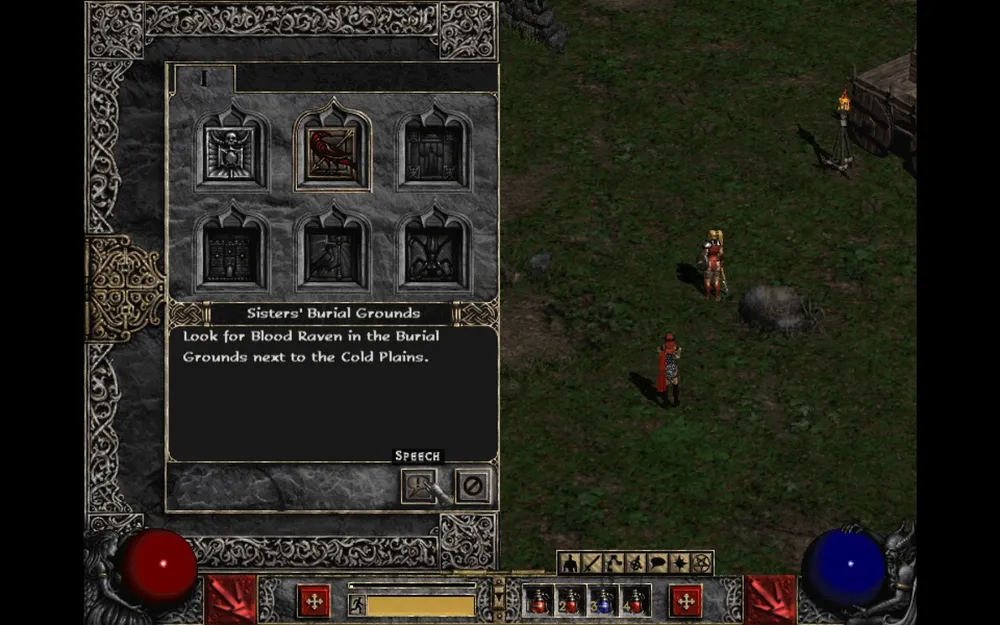Use the healing potion in belt slot 1

pos(537,600)
